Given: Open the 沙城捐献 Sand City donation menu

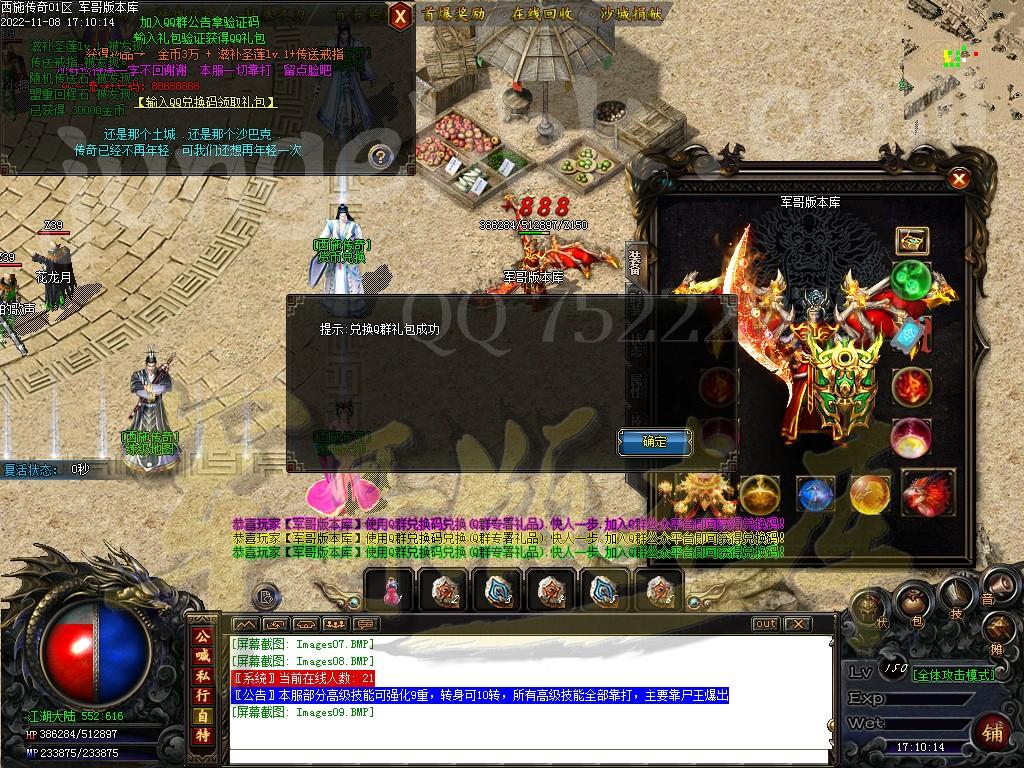Looking at the screenshot, I should tap(632, 14).
